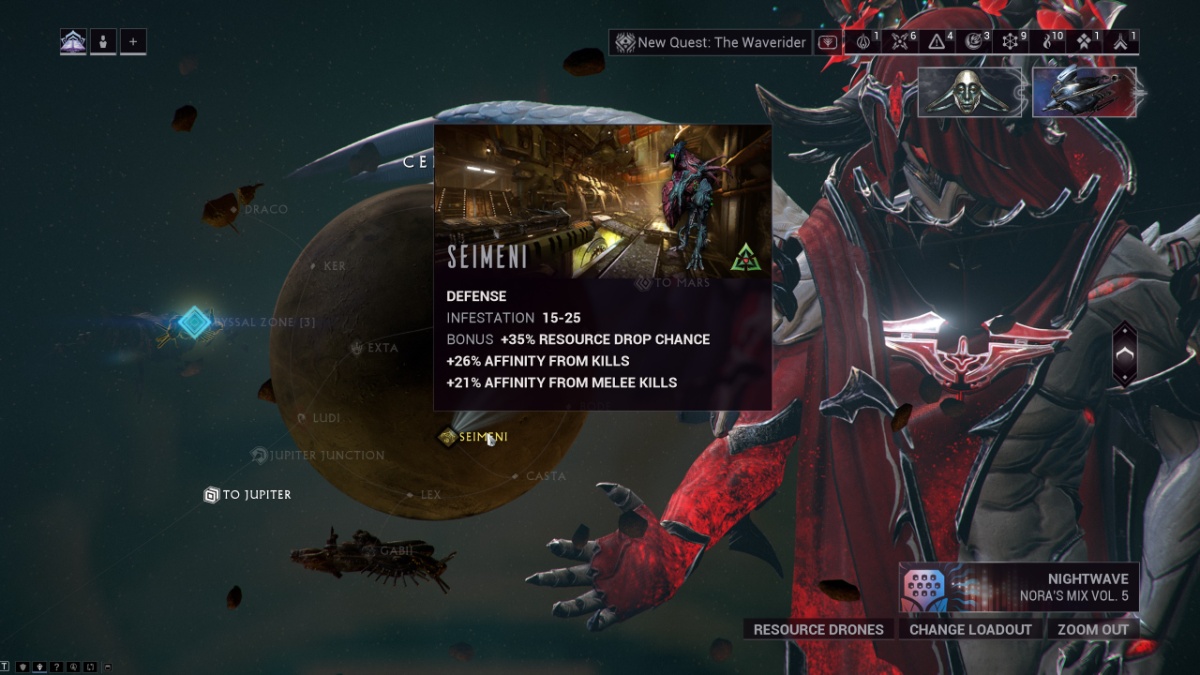This screenshot has width=1200, height=675.
Task: Select the Jupiter Junction node
Action: (318, 455)
